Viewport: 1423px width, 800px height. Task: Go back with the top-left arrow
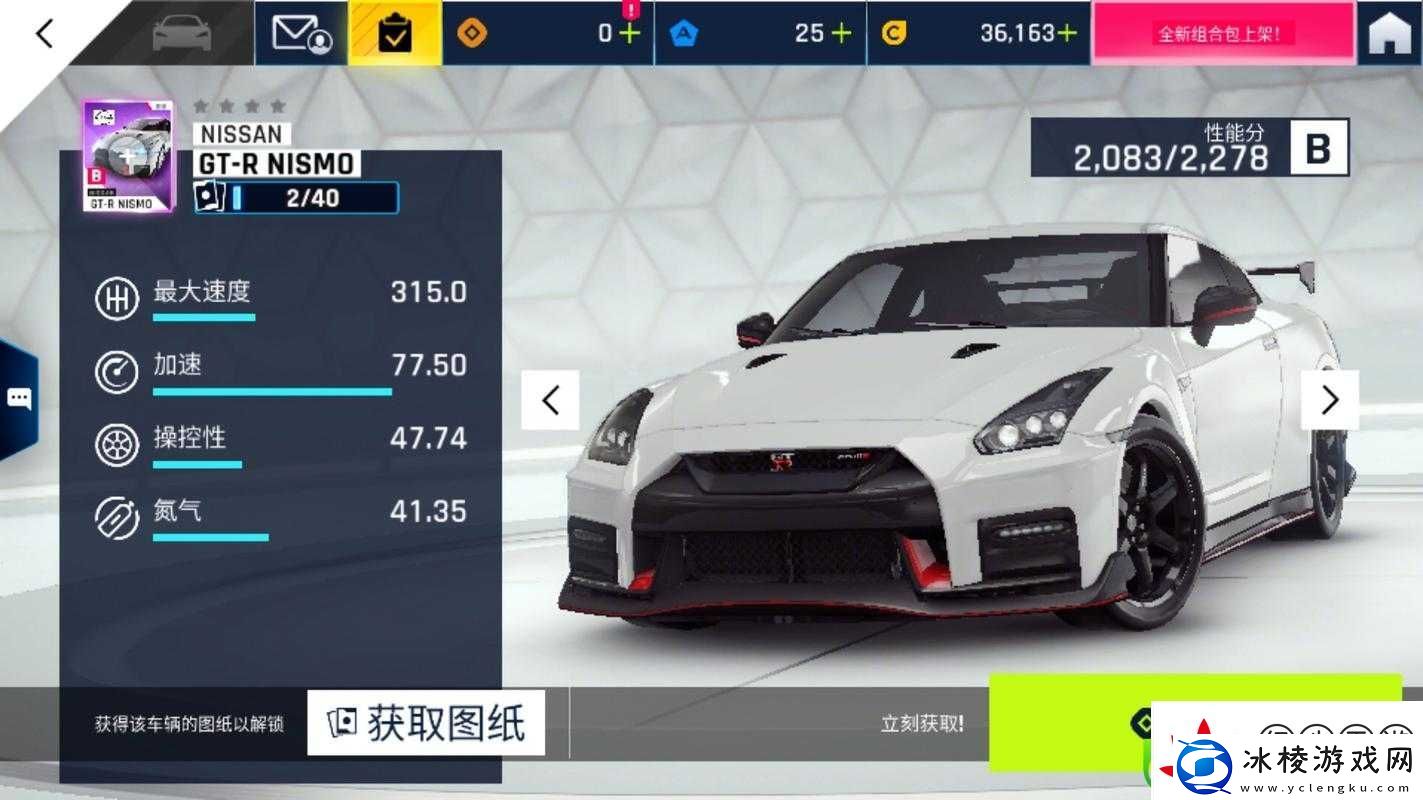click(x=42, y=31)
